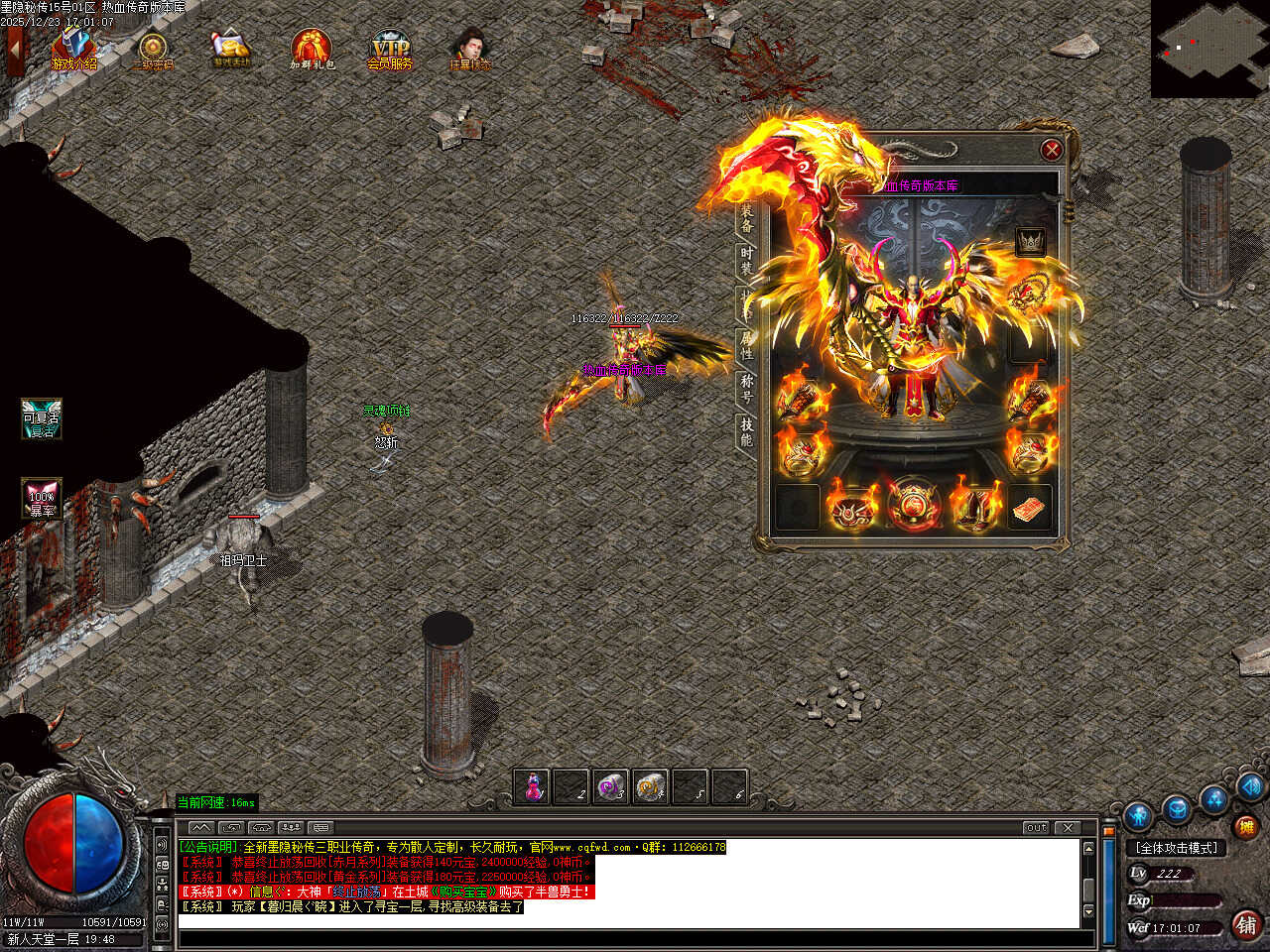
Task: Switch to the 时装 fashion tab
Action: (x=746, y=261)
